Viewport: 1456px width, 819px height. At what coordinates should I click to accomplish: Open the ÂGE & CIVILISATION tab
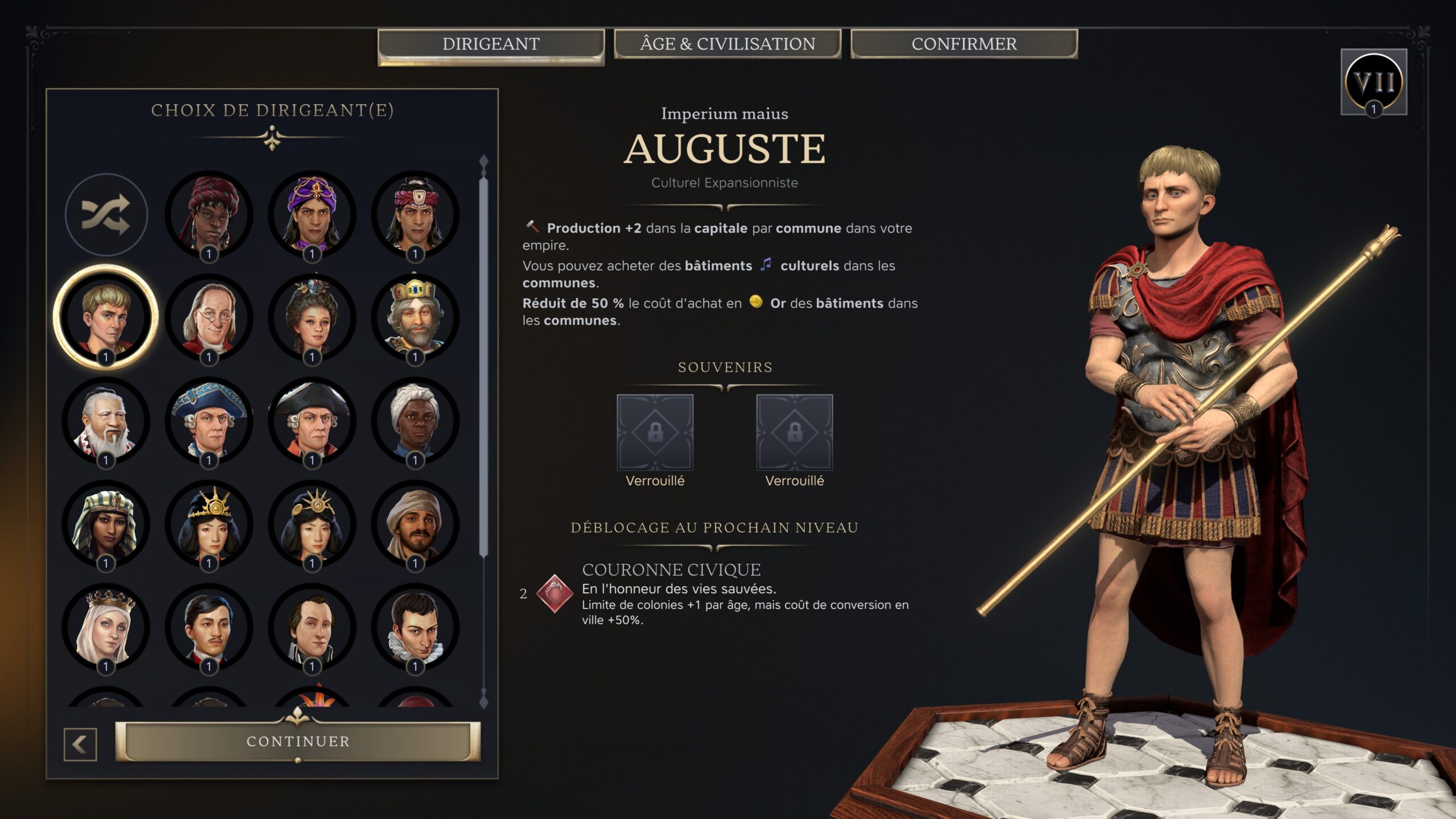(729, 44)
